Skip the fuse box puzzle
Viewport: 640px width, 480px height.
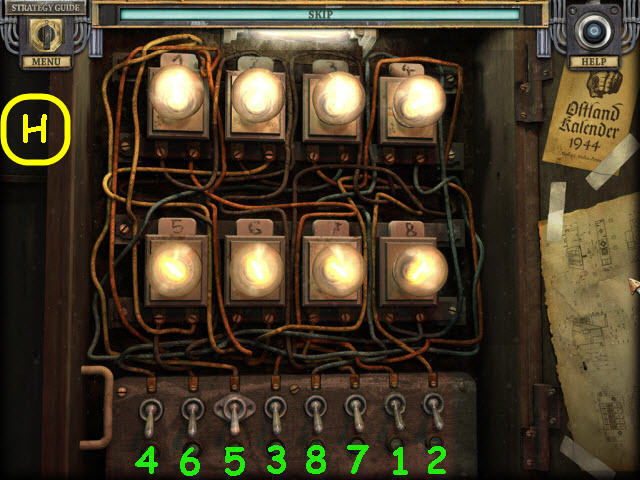pos(319,16)
